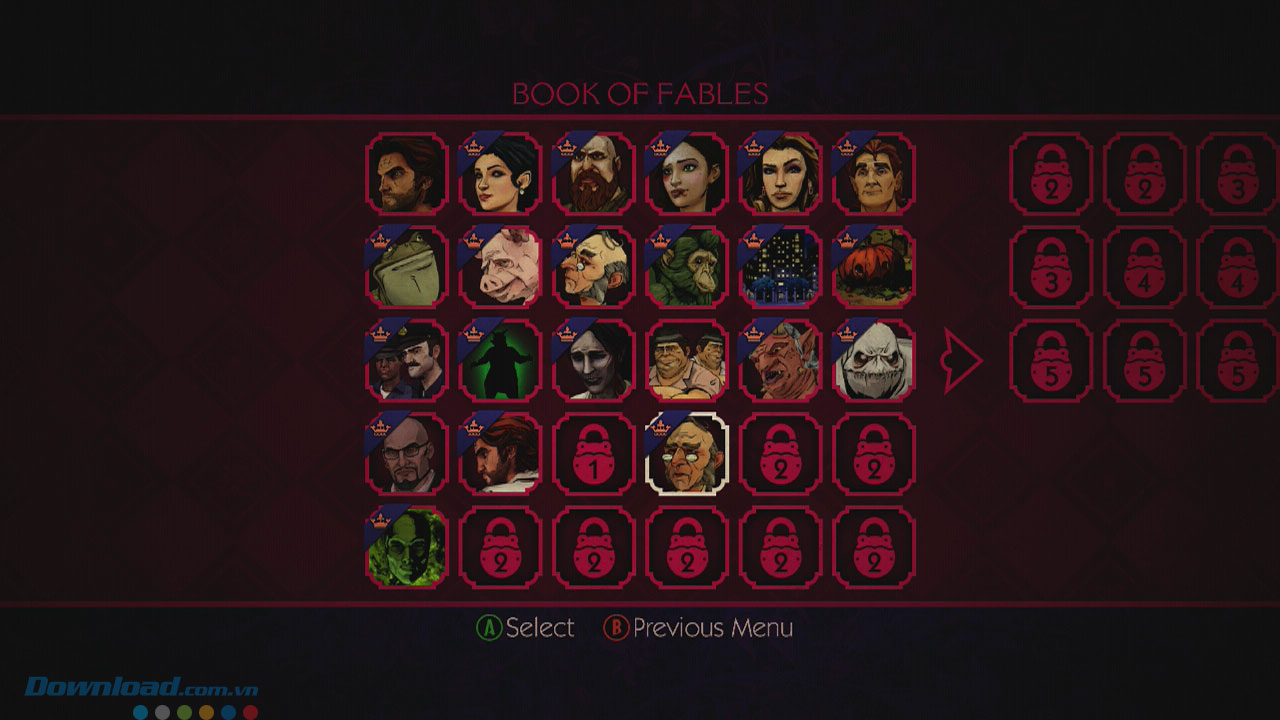
Task: Select the frog Mr. Toad entry
Action: click(406, 267)
